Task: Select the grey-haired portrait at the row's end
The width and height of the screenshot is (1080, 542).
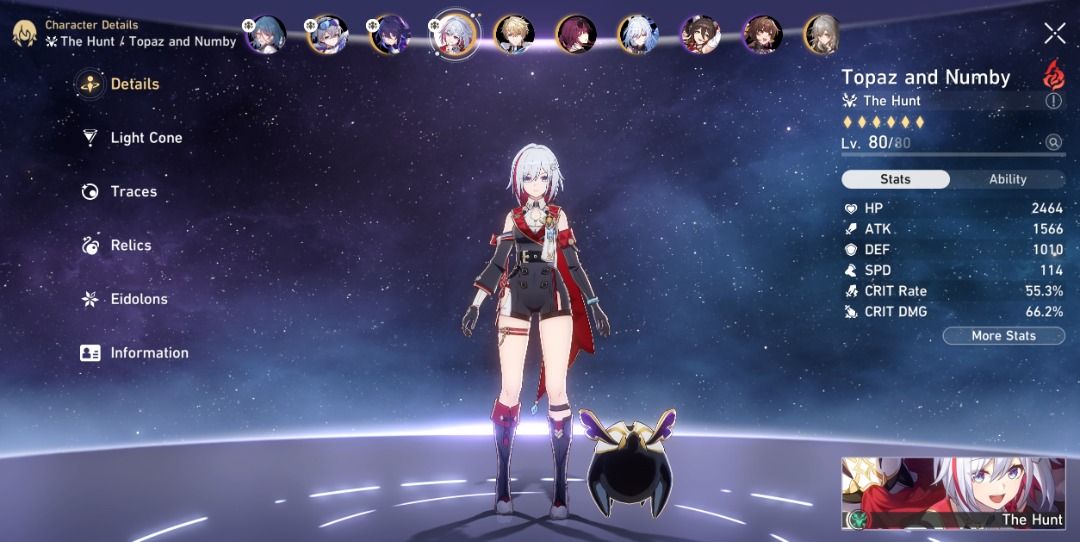Action: 822,34
